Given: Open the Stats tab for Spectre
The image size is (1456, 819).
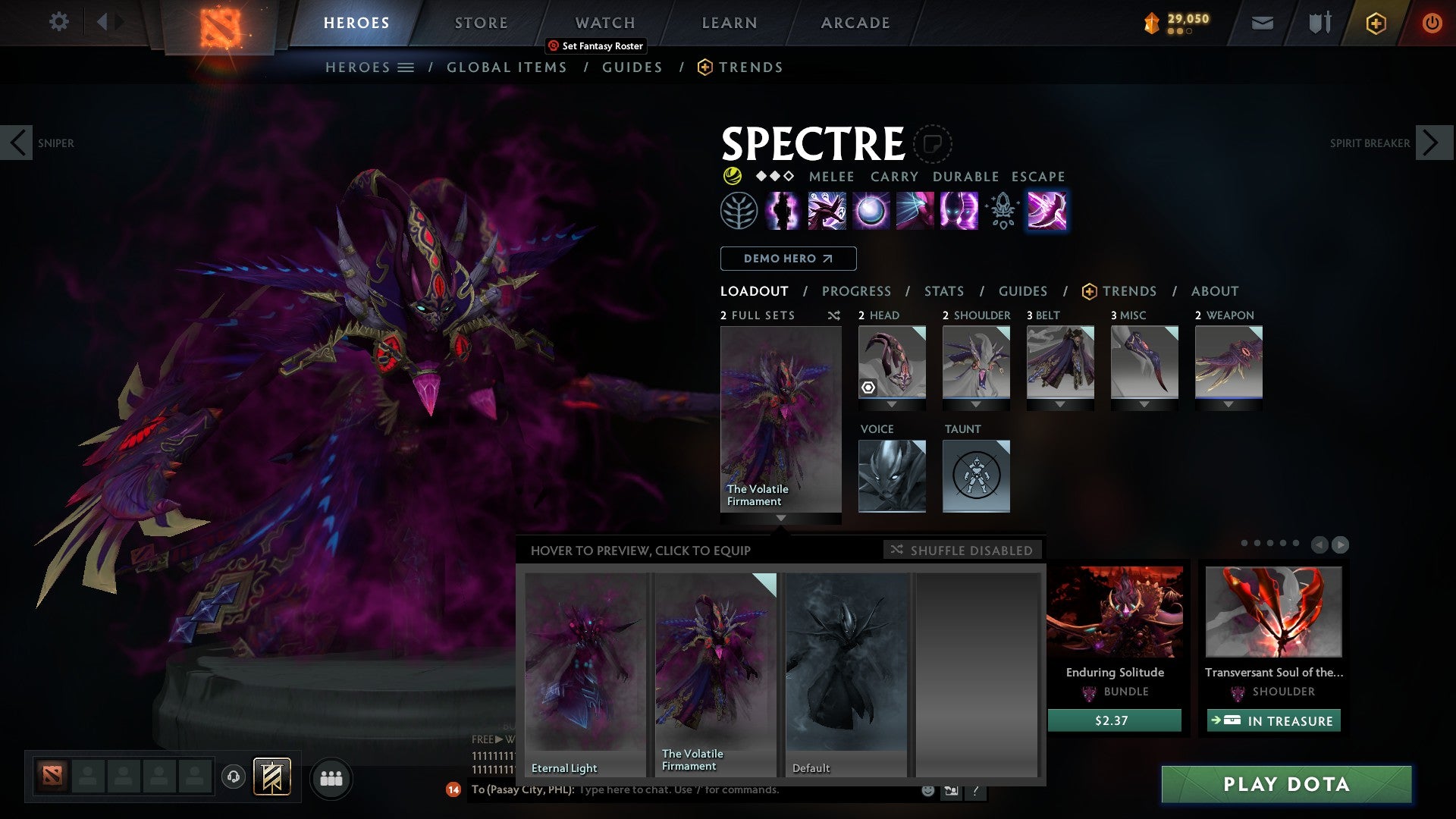Looking at the screenshot, I should click(943, 291).
